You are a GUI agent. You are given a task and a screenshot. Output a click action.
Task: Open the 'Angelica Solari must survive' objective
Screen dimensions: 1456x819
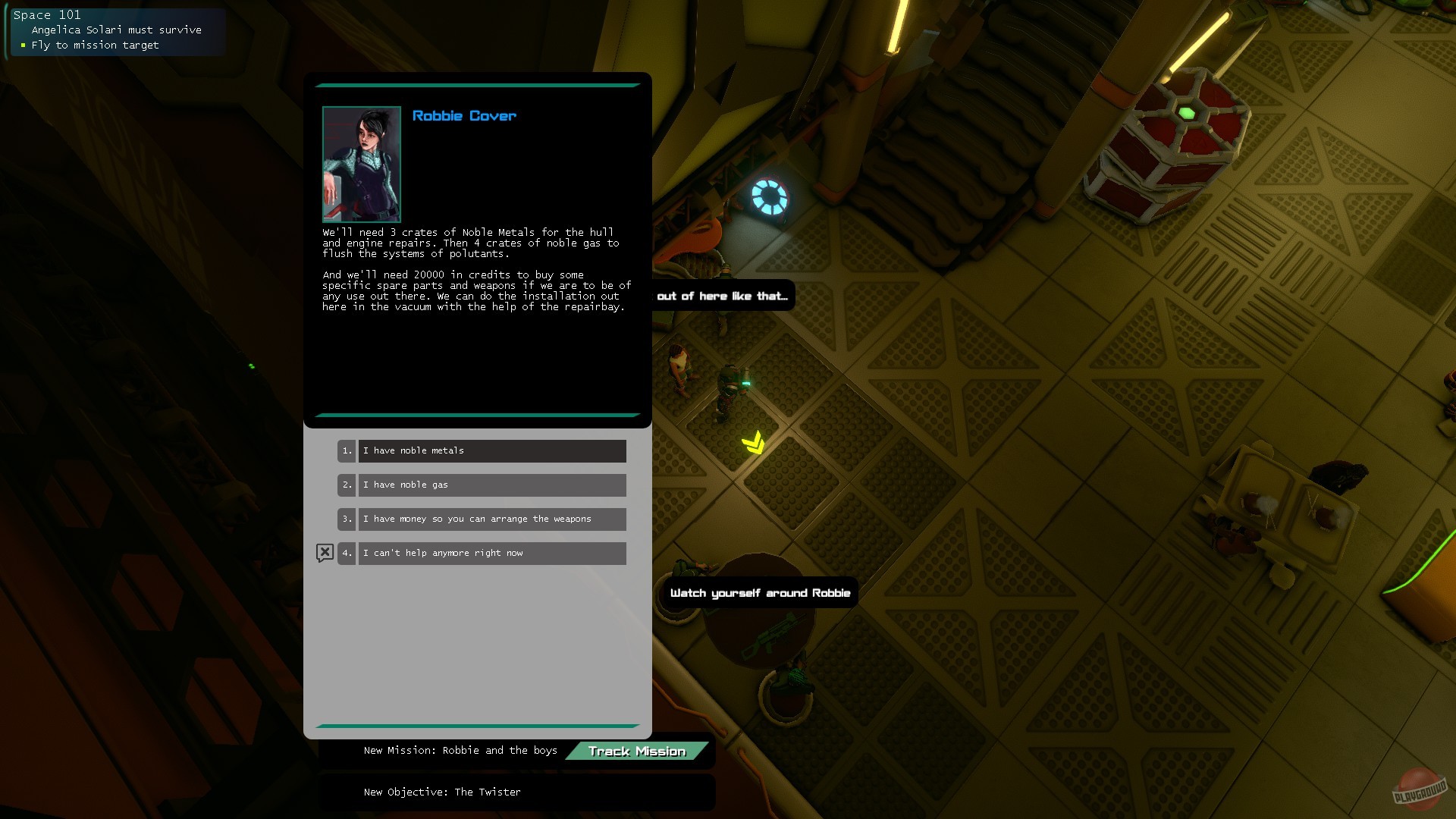(x=117, y=30)
